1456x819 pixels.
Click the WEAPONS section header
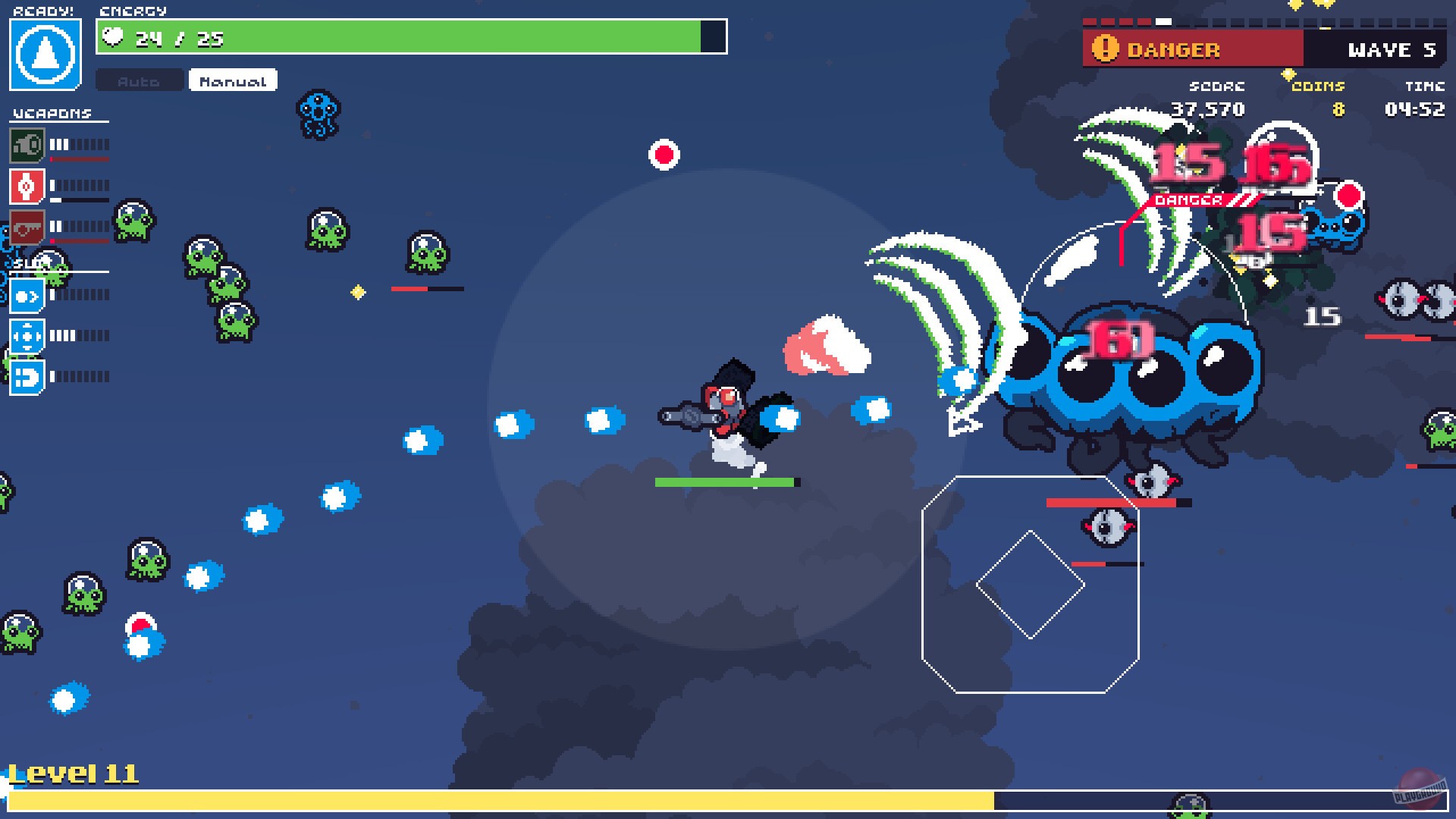51,111
